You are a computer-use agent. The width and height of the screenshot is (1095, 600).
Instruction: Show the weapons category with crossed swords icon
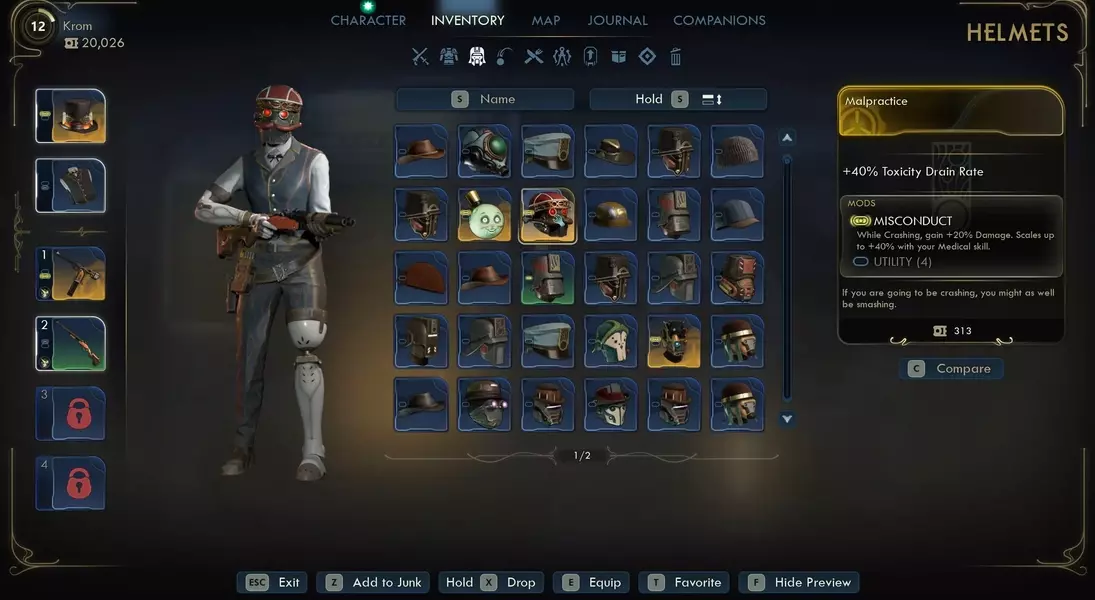click(x=420, y=57)
